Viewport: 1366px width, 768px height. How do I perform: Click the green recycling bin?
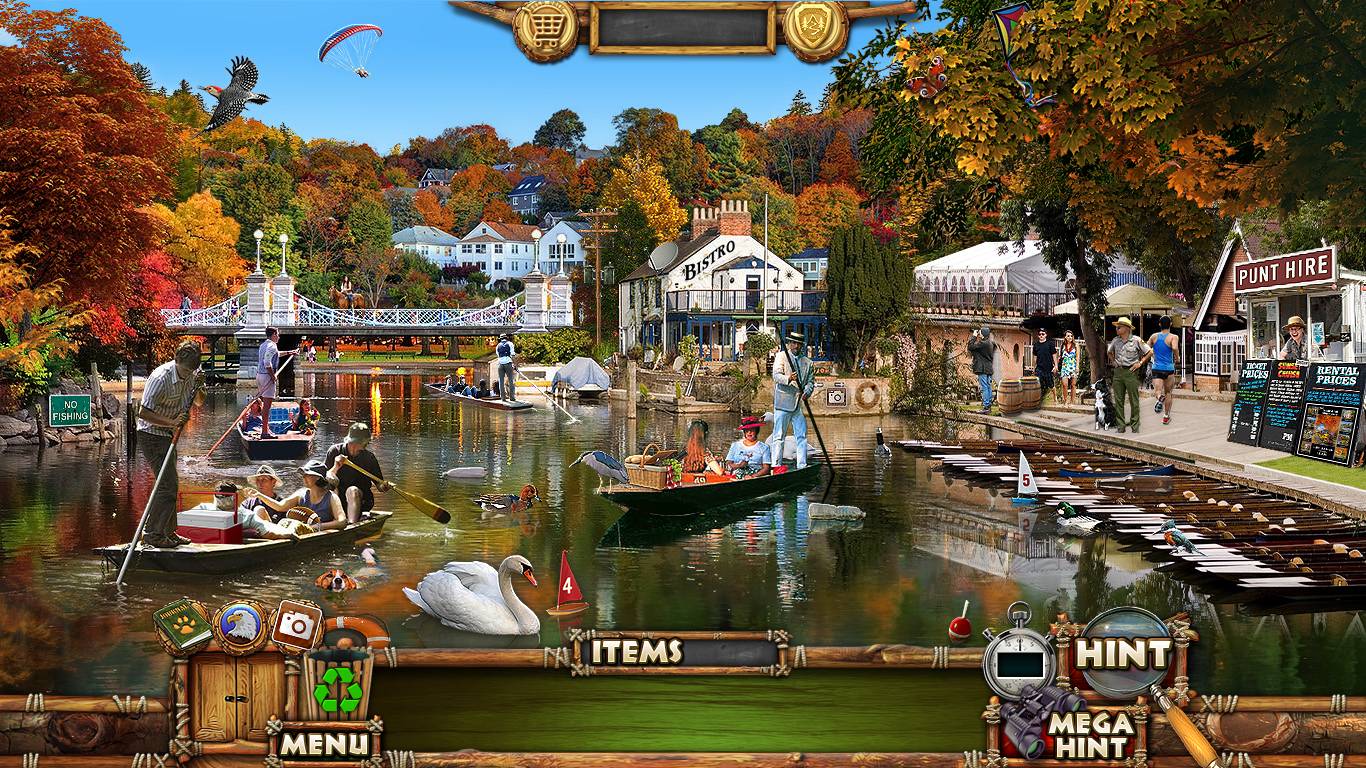338,686
